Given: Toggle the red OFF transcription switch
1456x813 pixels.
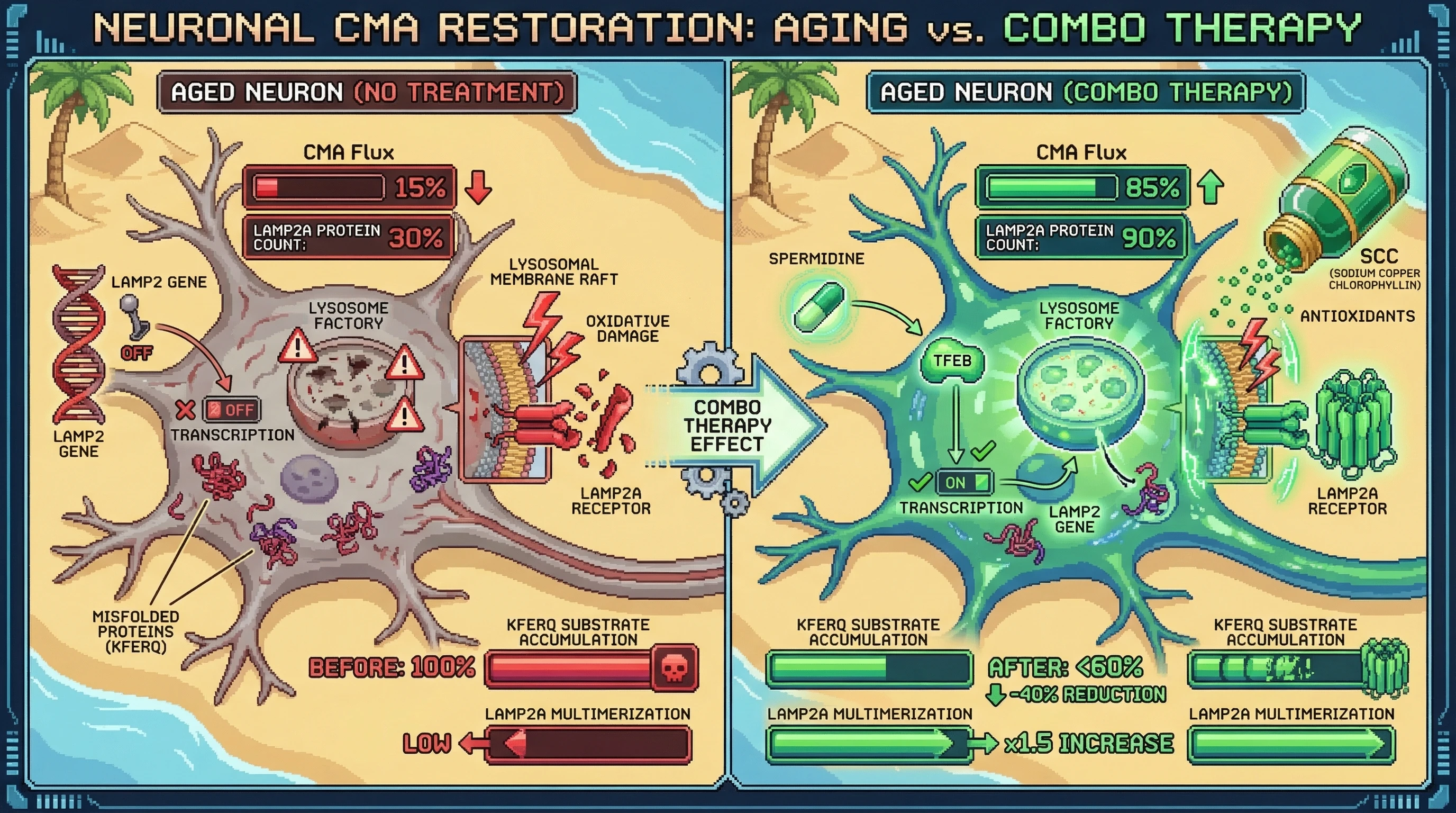Looking at the screenshot, I should click(232, 409).
